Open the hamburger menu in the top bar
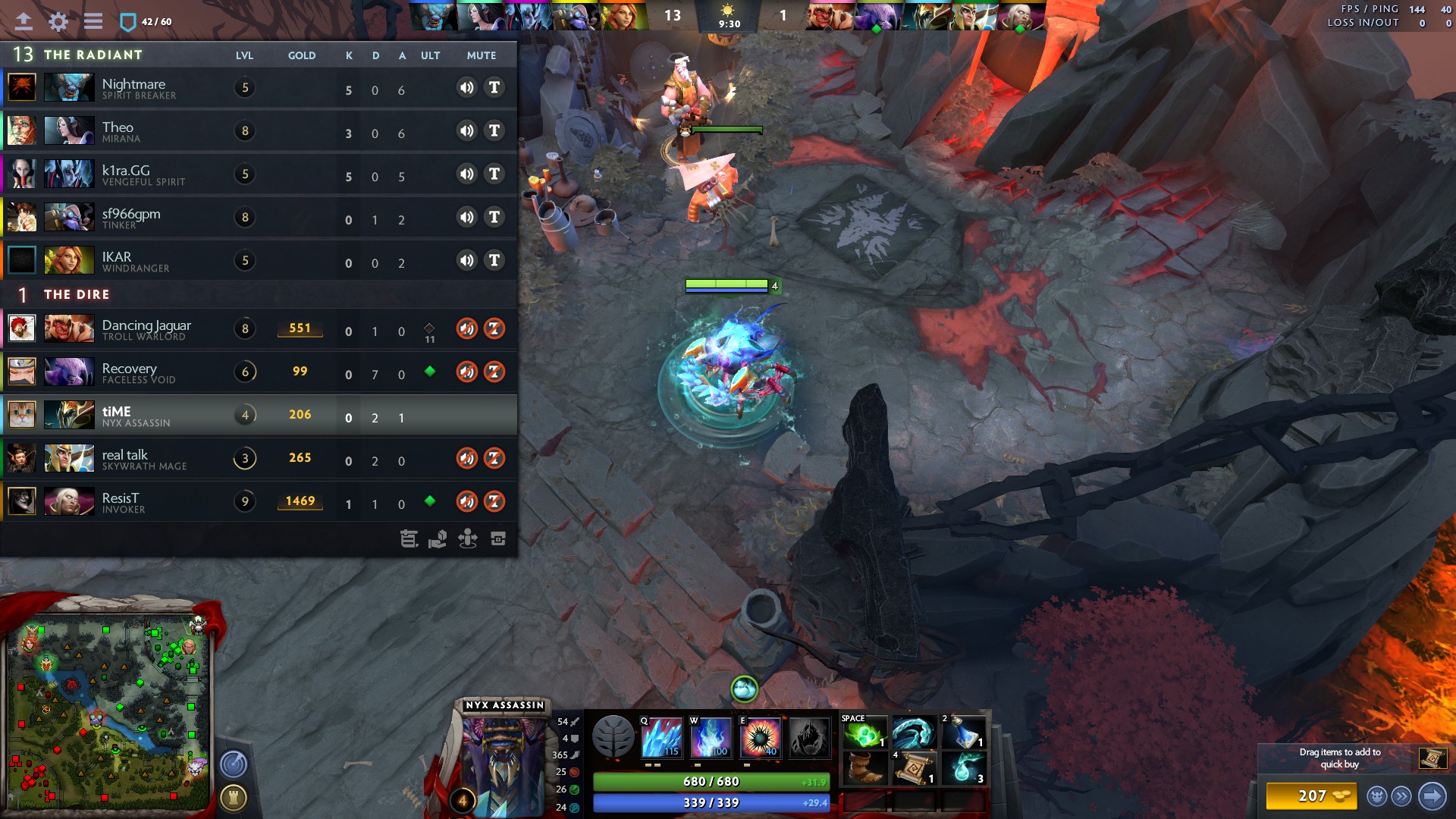The width and height of the screenshot is (1456, 819). coord(93,21)
